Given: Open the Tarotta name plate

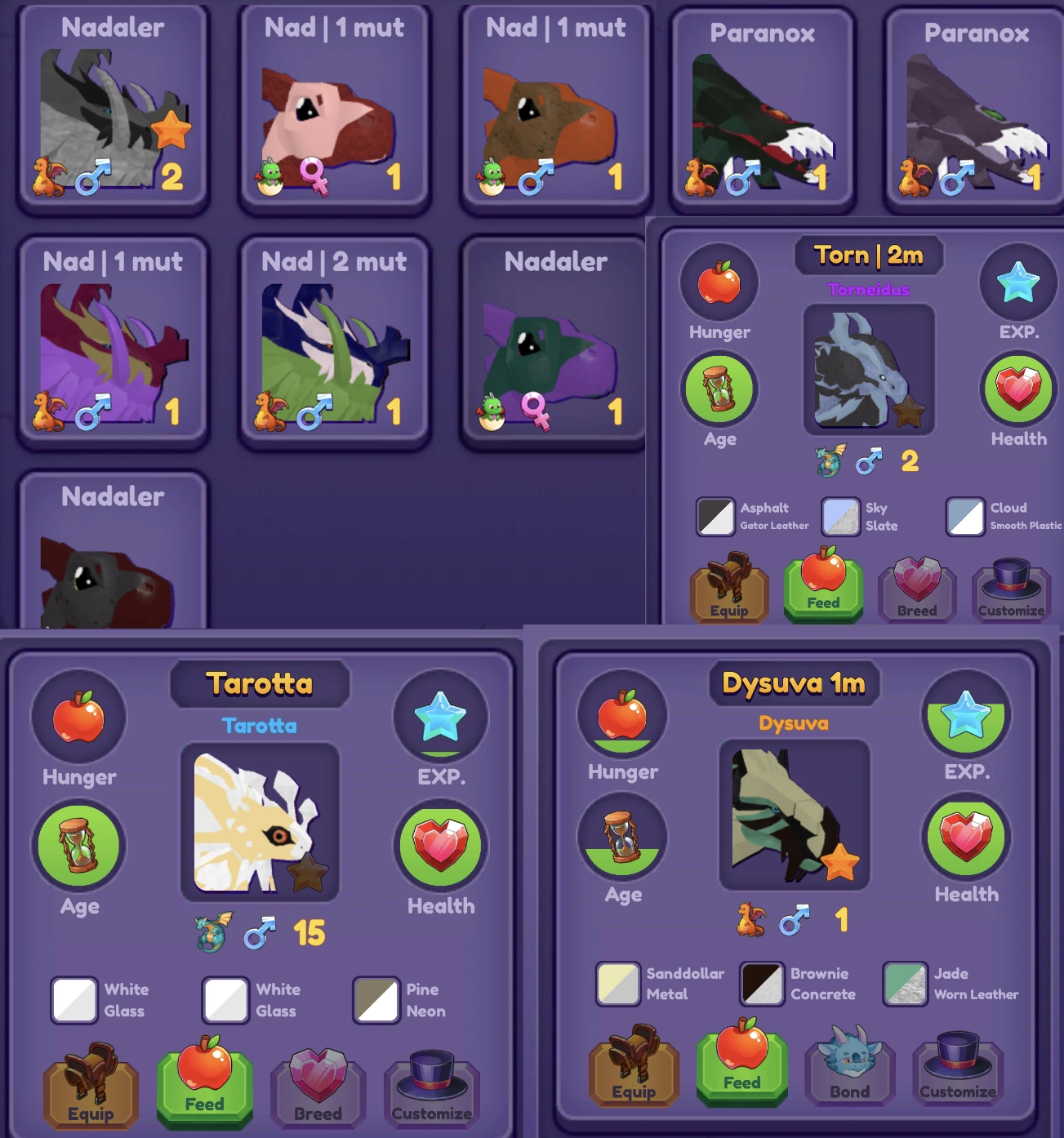Looking at the screenshot, I should [x=258, y=684].
